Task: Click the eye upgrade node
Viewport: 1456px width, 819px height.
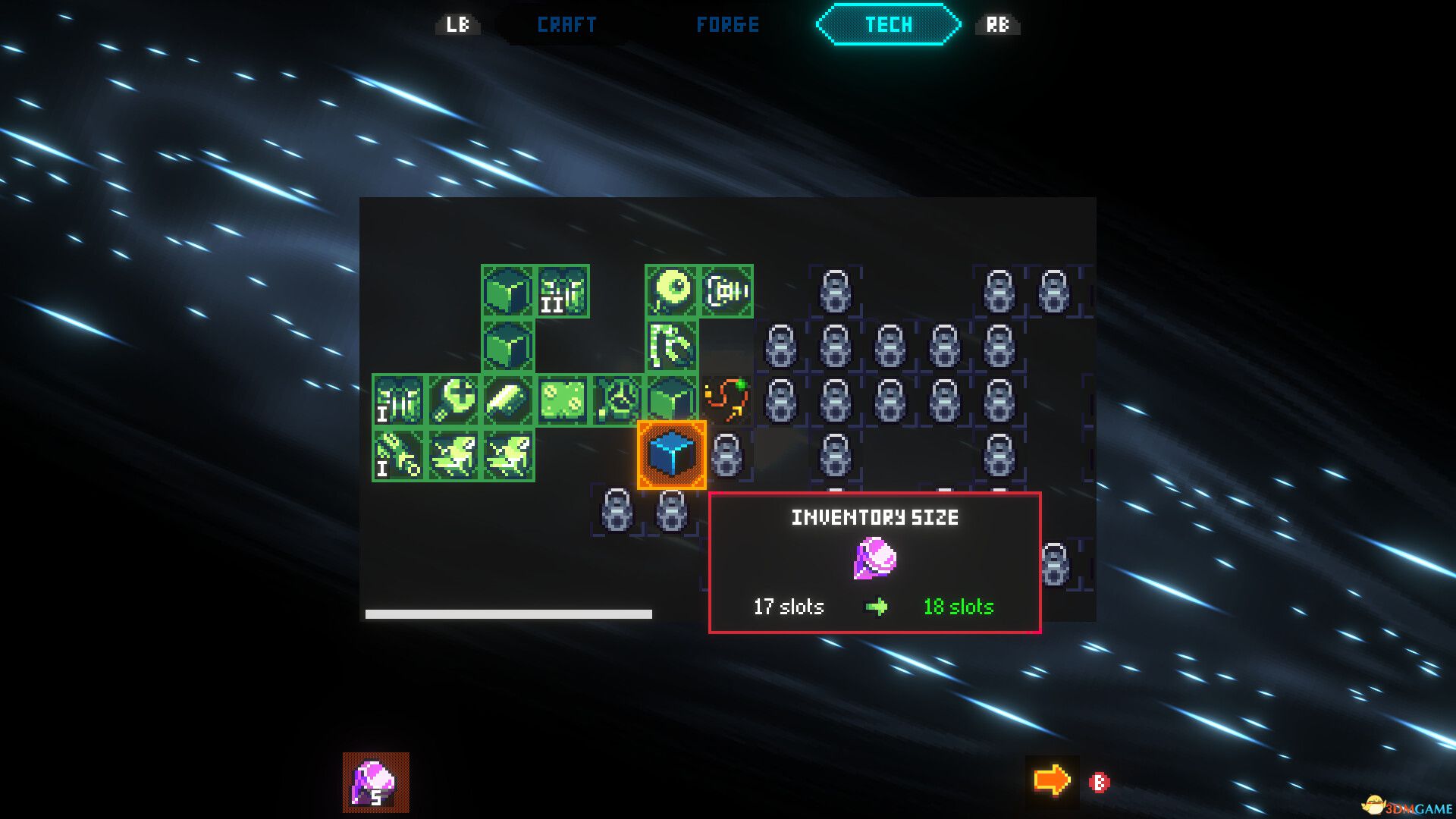Action: pyautogui.click(x=672, y=289)
